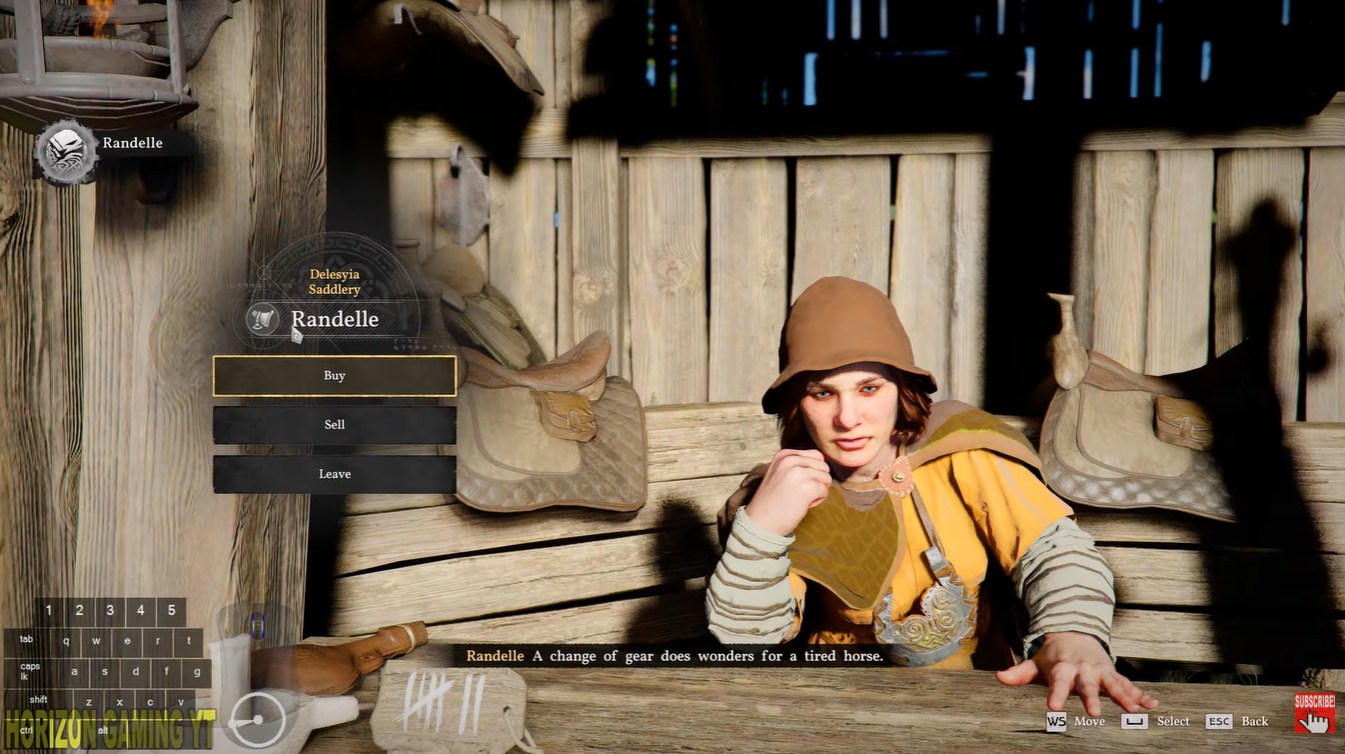Click the red Subscribe button overlay
1345x754 pixels.
1314,709
